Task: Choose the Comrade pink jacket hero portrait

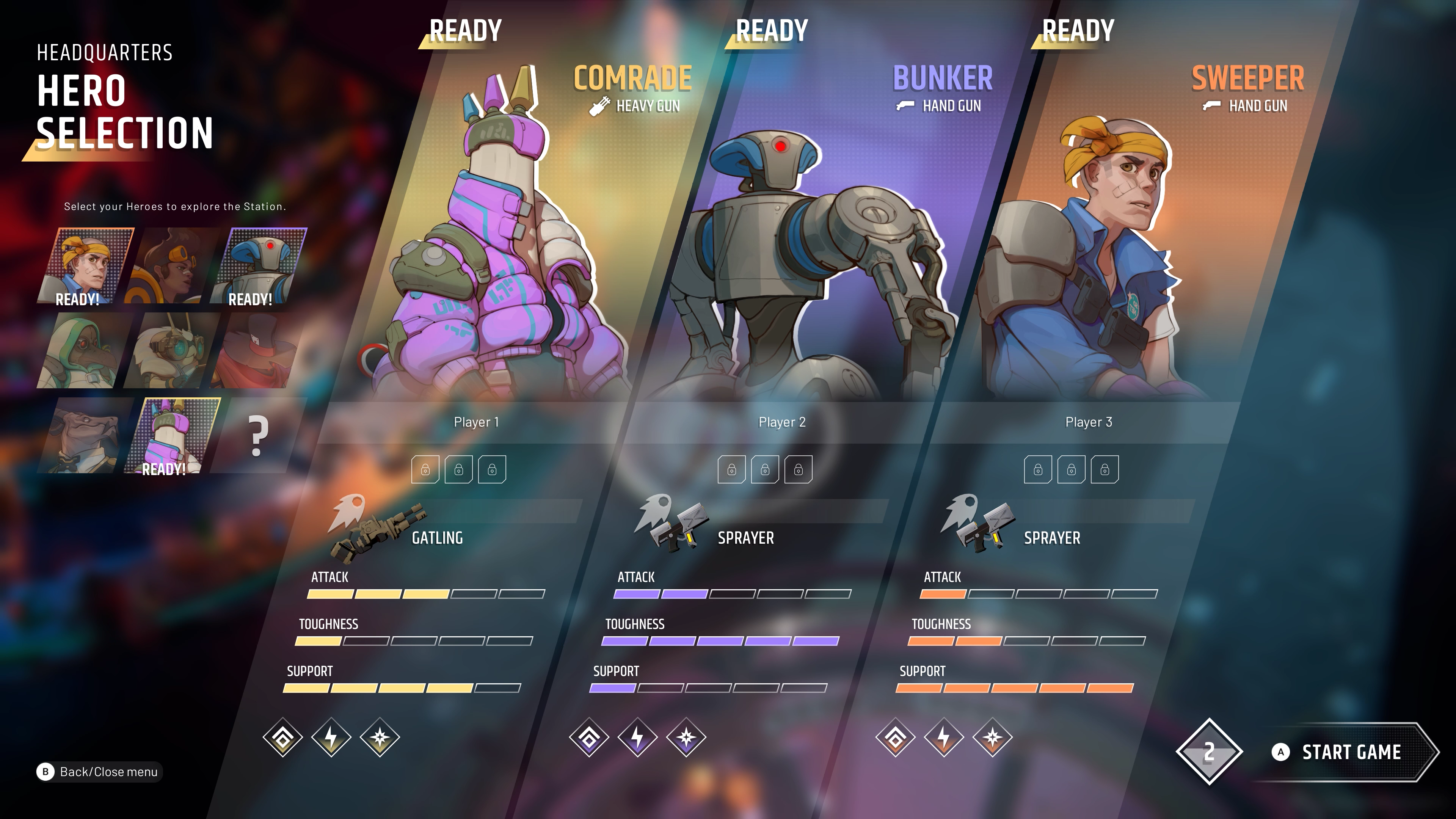Action: [x=172, y=435]
